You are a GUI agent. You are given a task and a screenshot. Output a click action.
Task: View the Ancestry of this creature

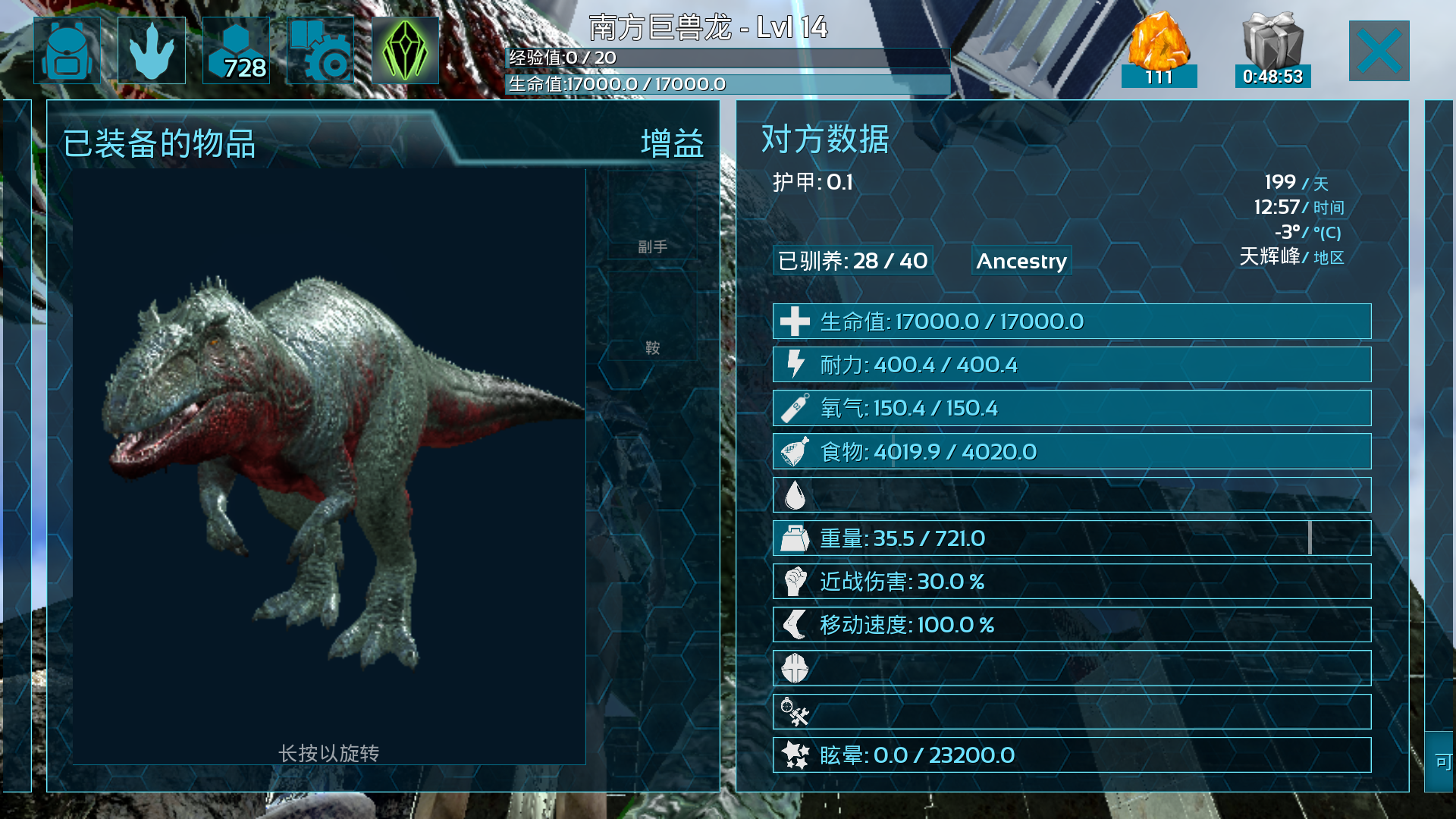[x=1021, y=261]
